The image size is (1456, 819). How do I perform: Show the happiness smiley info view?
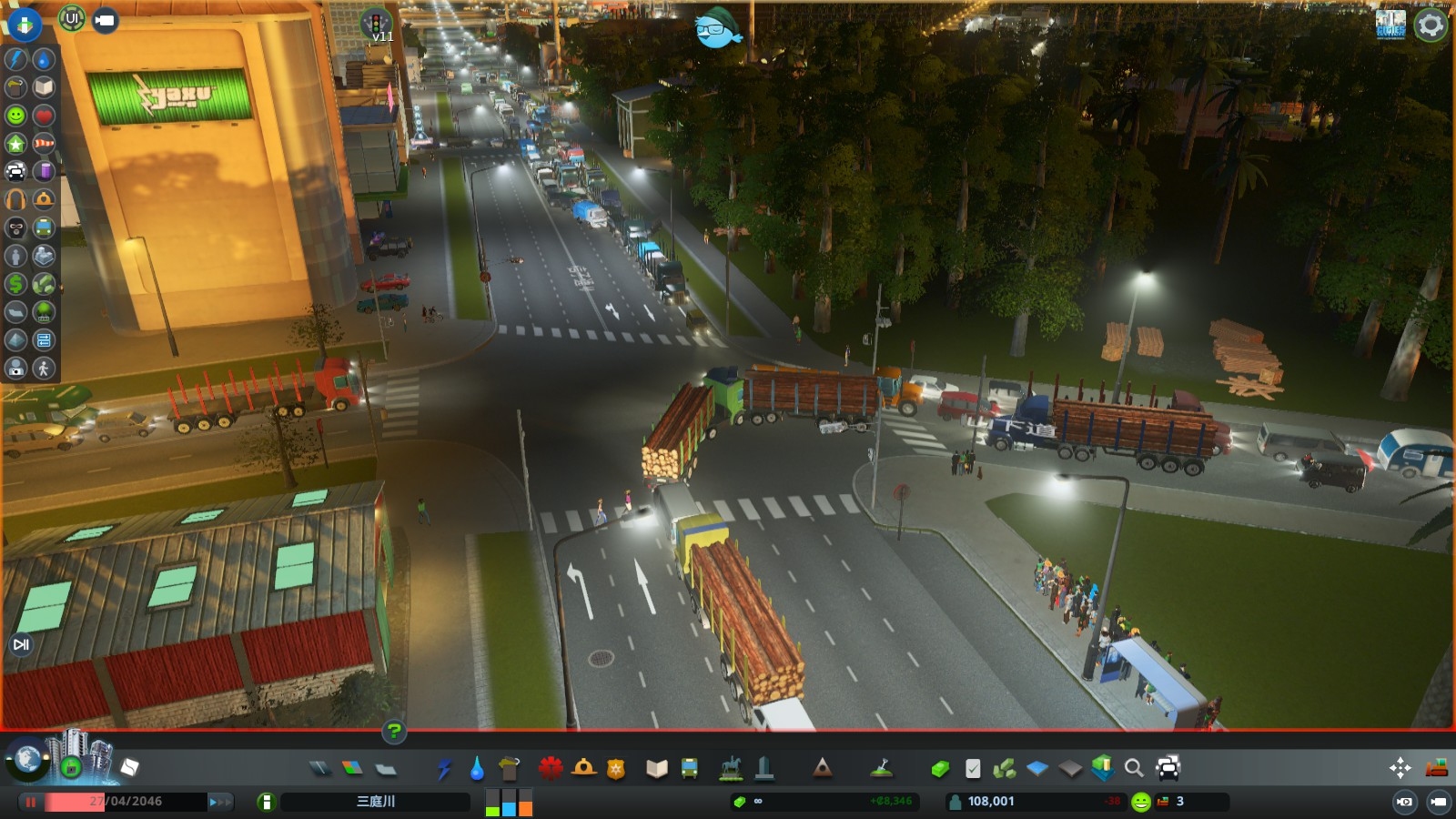click(x=16, y=116)
